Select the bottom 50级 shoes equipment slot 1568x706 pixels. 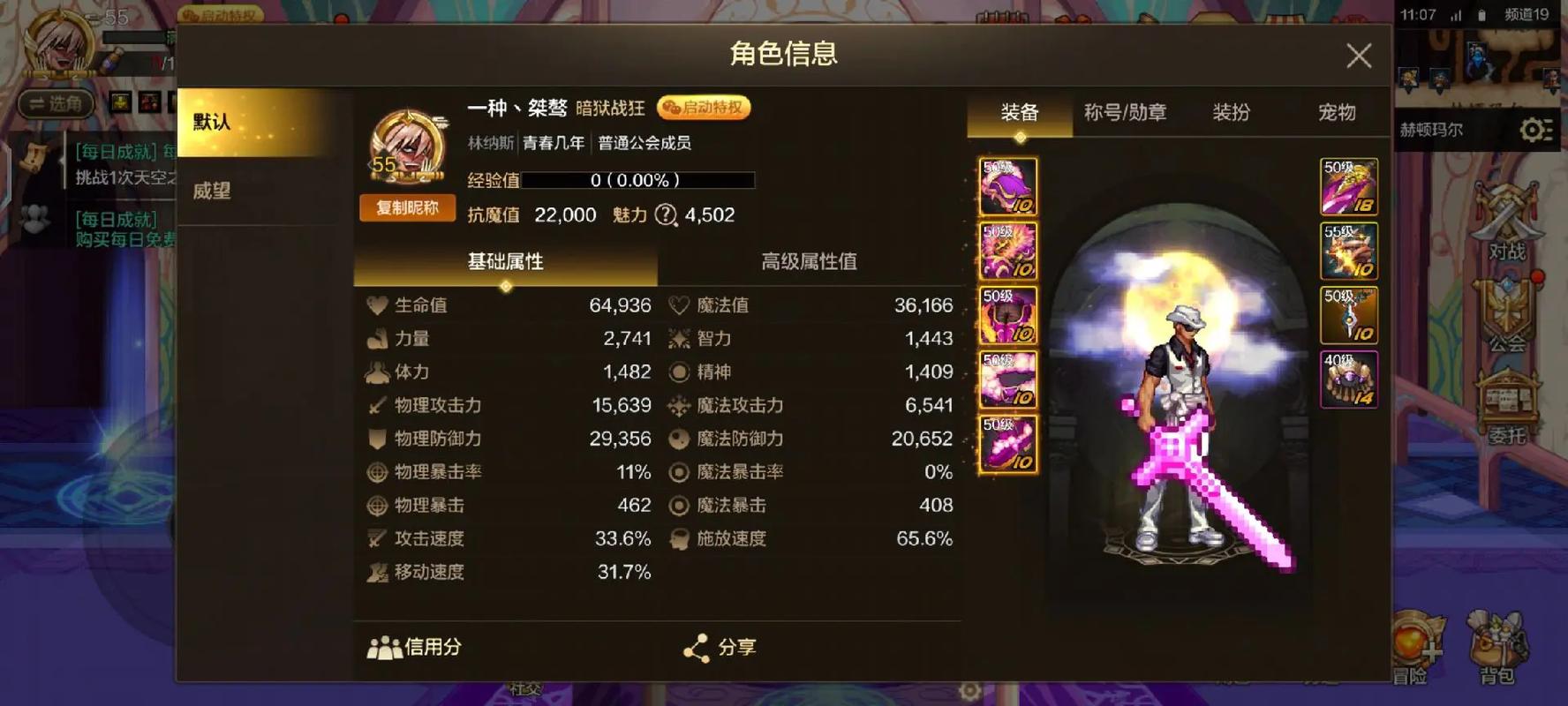(x=1007, y=443)
